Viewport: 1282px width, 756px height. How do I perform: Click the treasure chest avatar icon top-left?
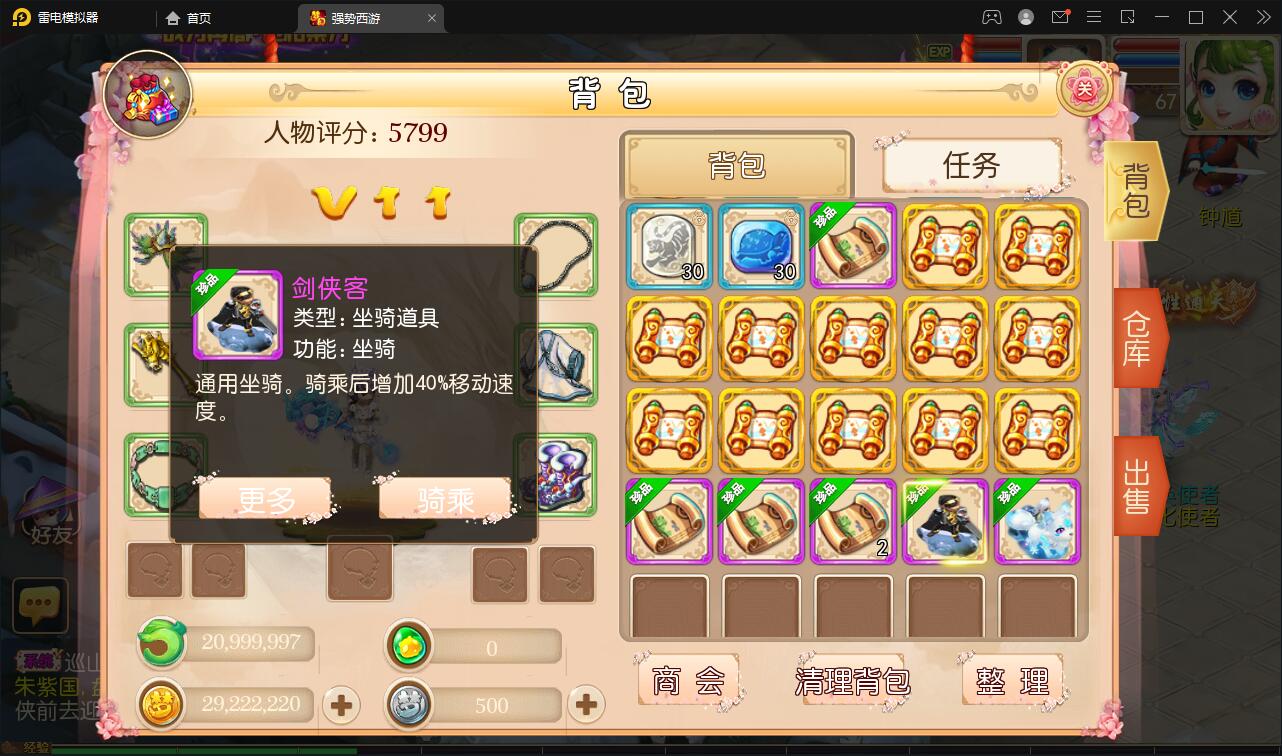148,93
